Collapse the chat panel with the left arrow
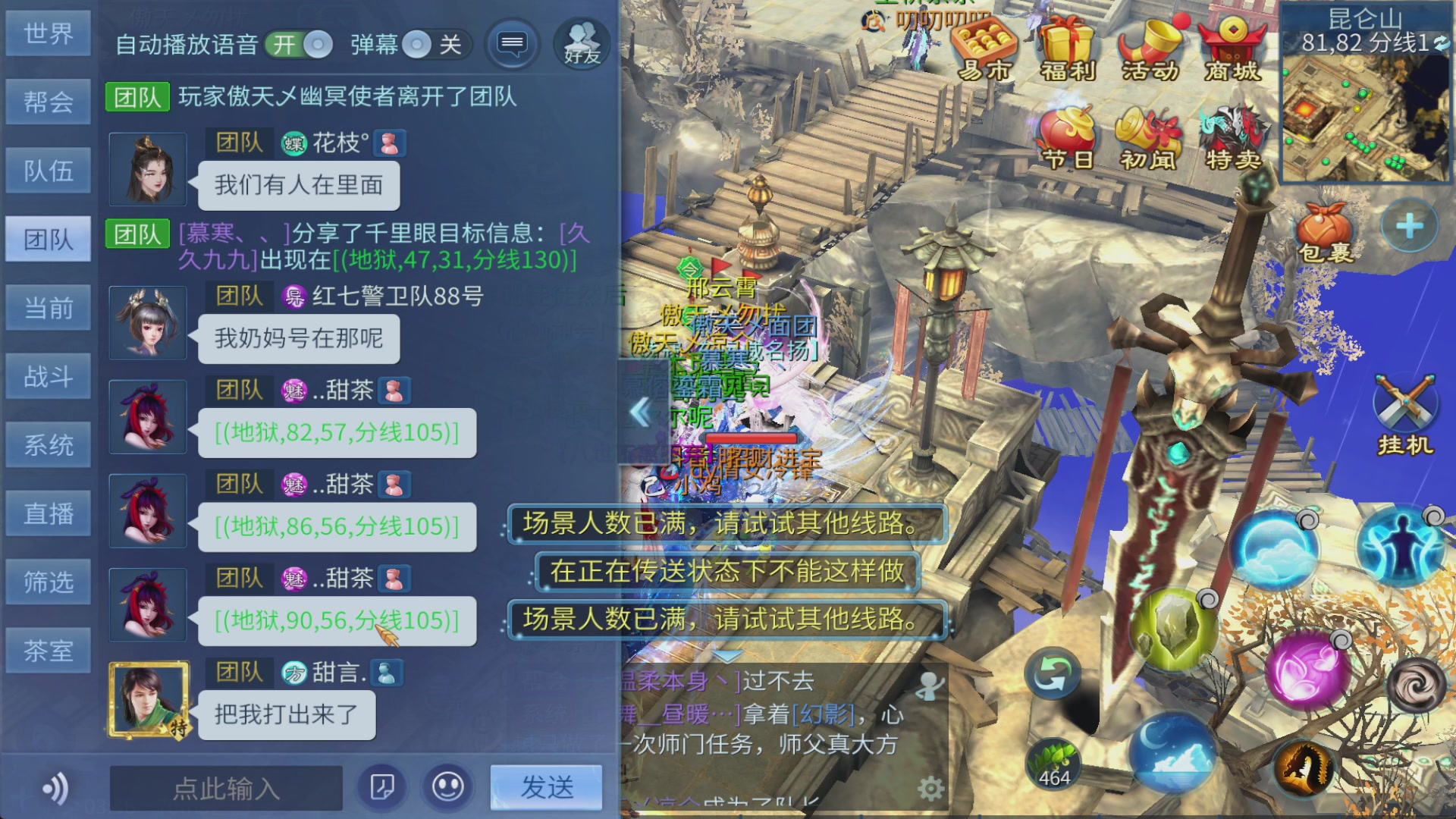This screenshot has height=819, width=1456. pos(641,413)
